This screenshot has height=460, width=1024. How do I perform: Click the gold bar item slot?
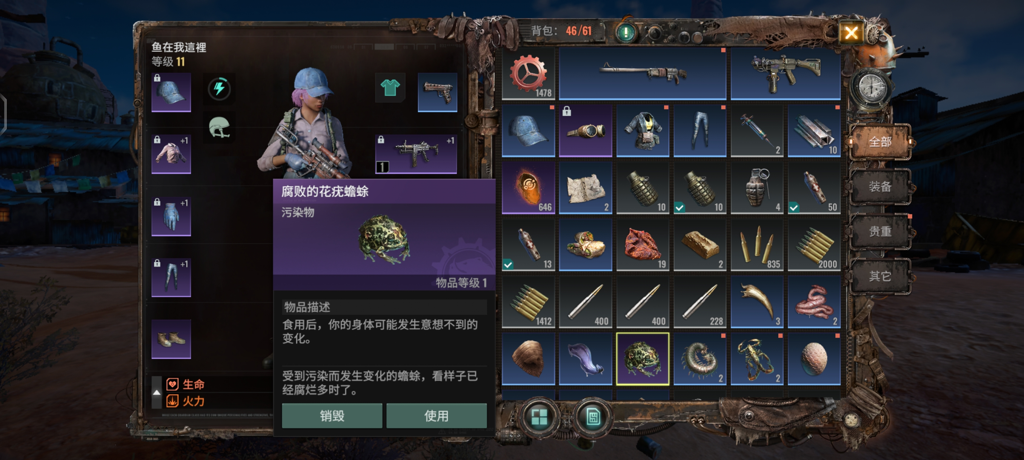(x=699, y=245)
